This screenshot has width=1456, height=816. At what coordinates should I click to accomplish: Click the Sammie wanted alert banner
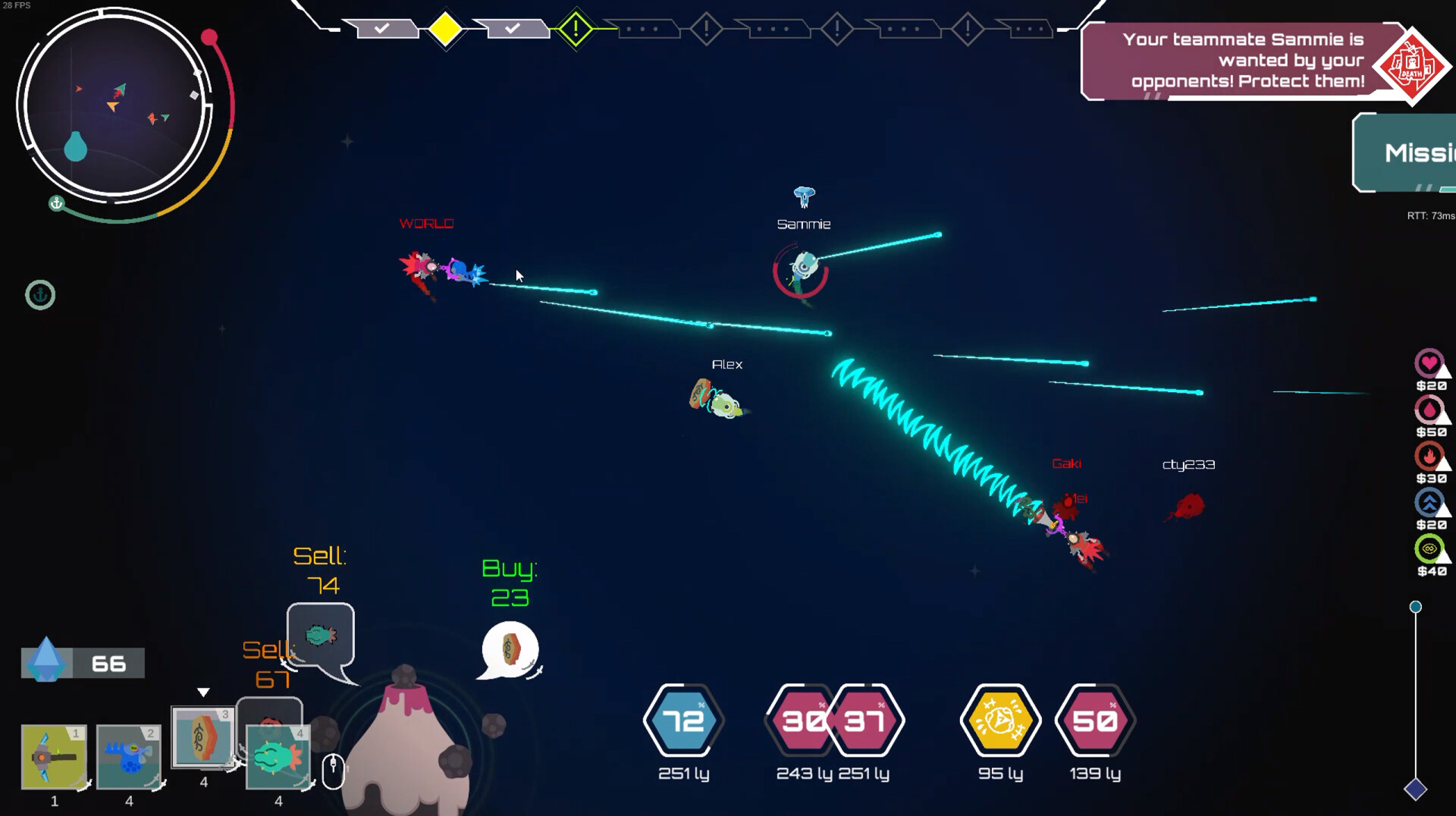pos(1244,61)
